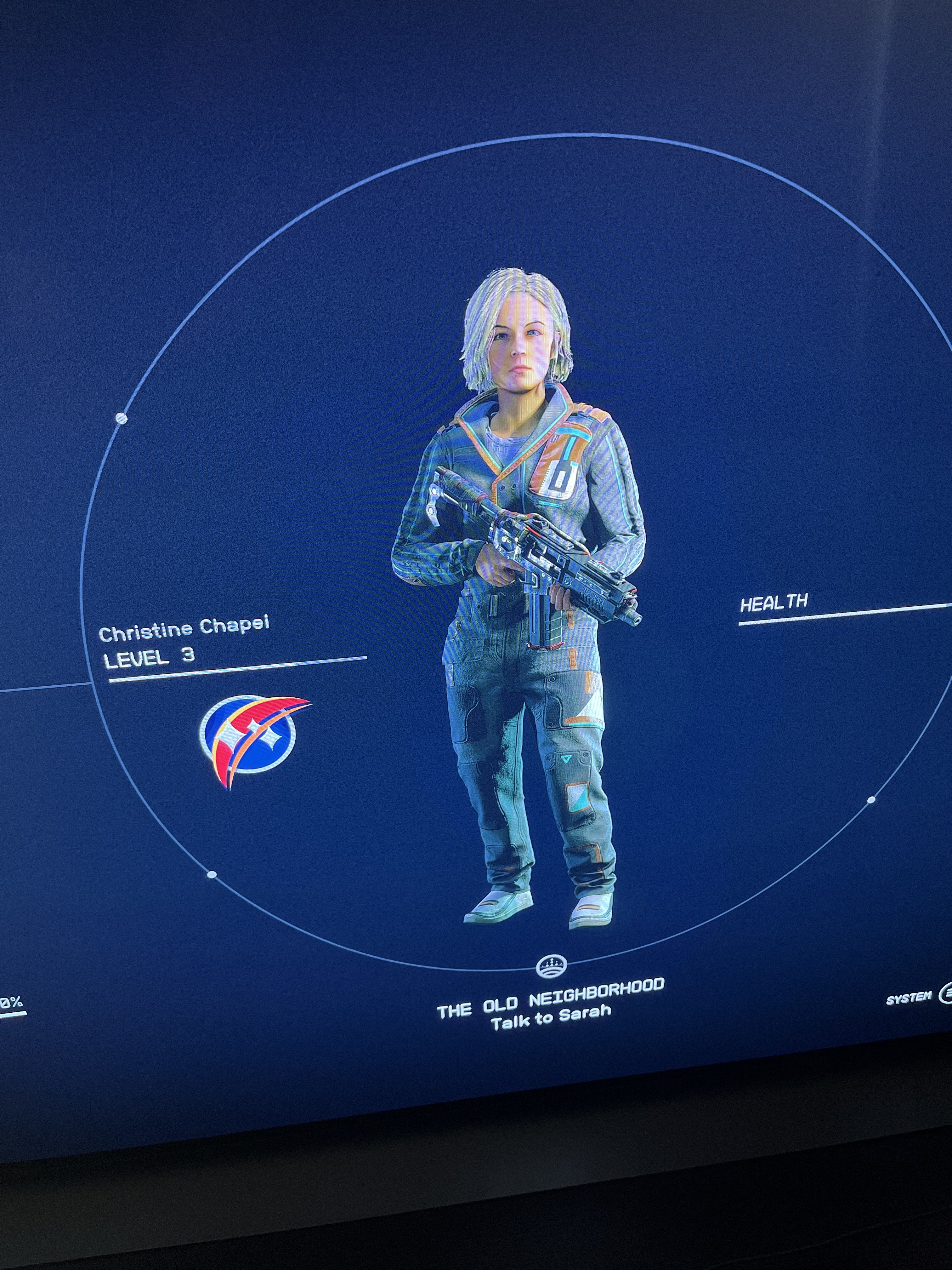Click the mission icon above the quest name
Screen dimensions: 952x1270
click(x=552, y=967)
